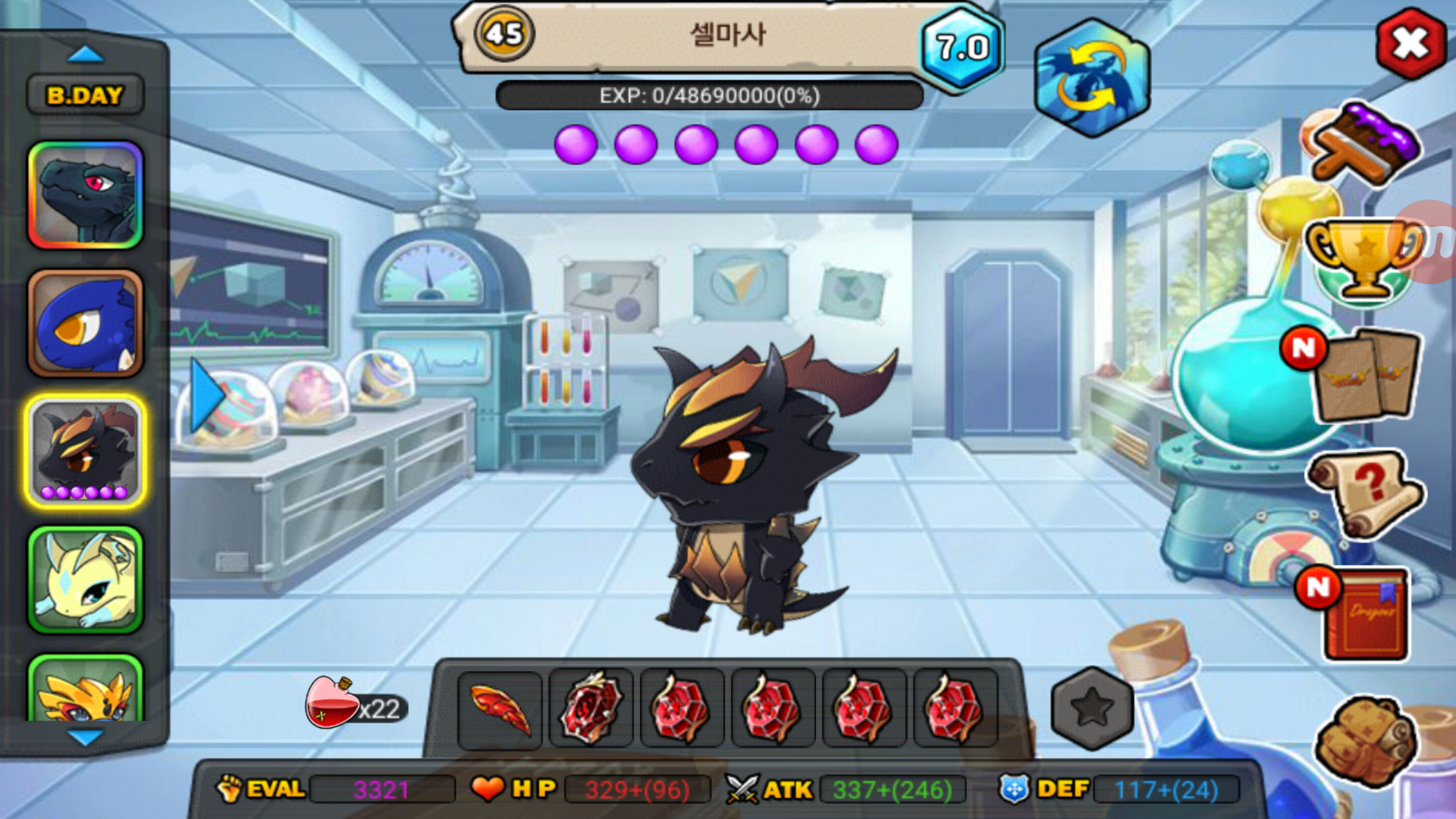Screen dimensions: 1456x819
Task: Use the red heart potion
Action: pos(332,703)
